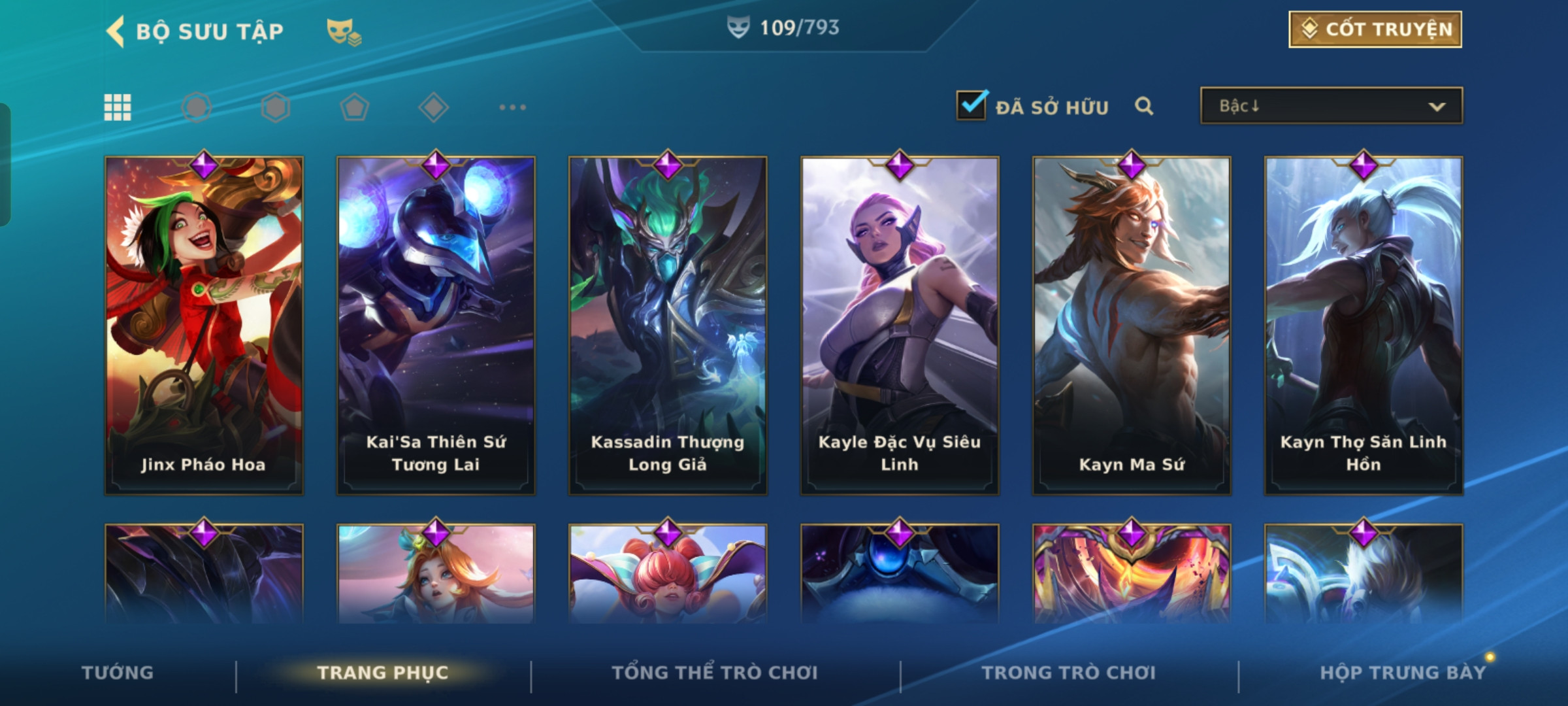Expand the Bậc sort dropdown
The width and height of the screenshot is (1568, 706).
1331,106
